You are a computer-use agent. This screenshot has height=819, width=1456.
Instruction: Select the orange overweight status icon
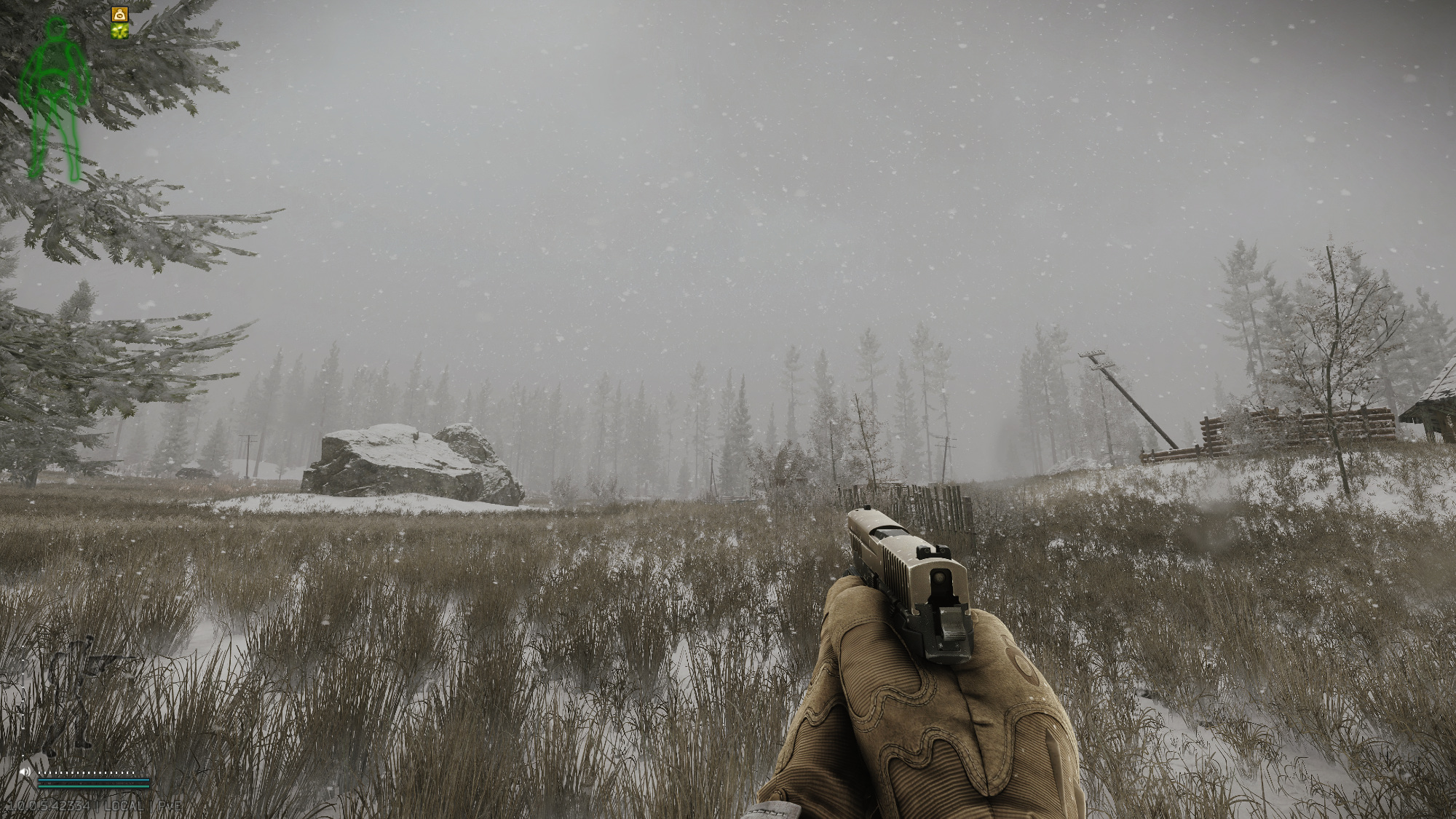tap(119, 14)
